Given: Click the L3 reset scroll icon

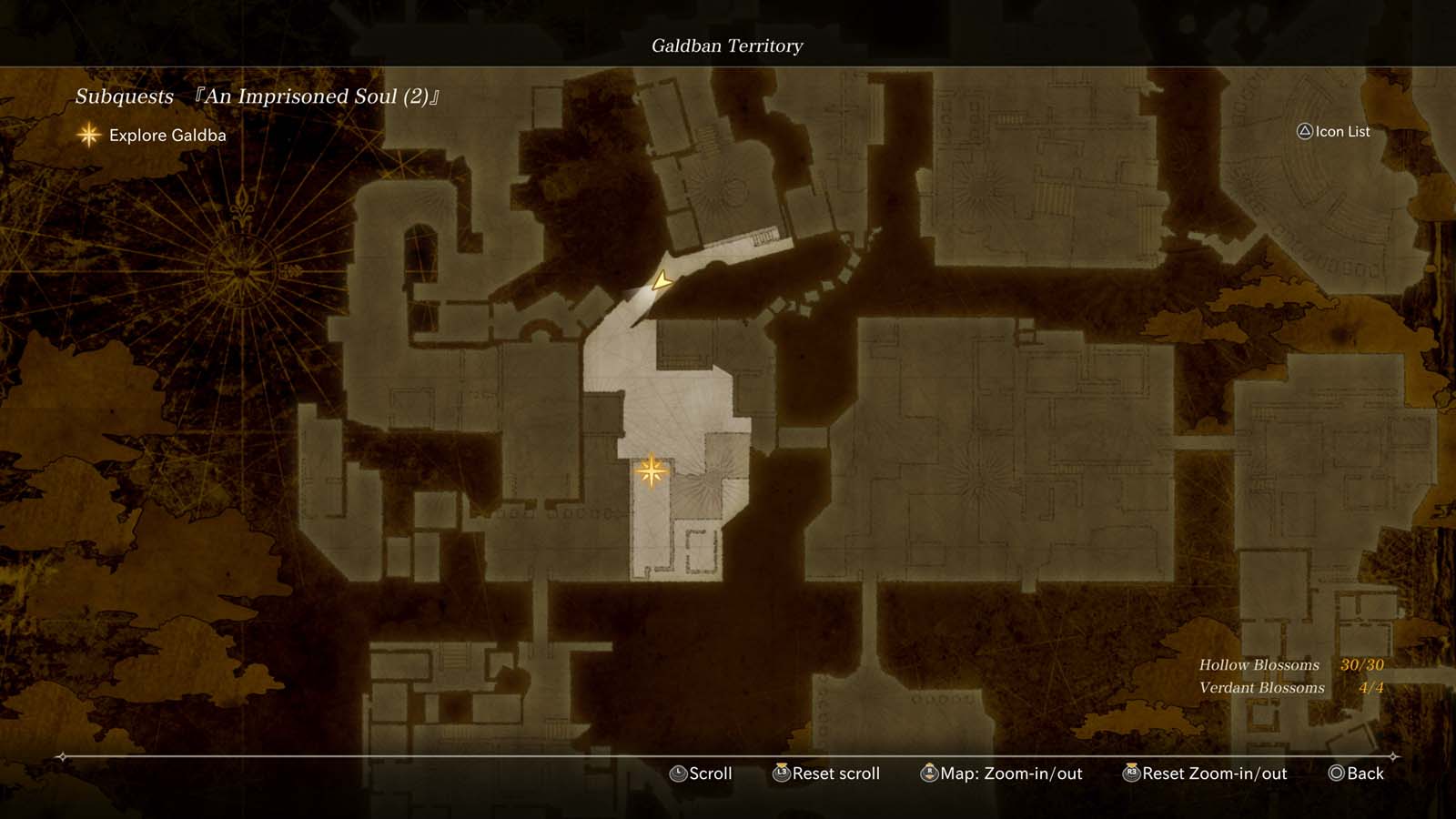Looking at the screenshot, I should point(780,773).
